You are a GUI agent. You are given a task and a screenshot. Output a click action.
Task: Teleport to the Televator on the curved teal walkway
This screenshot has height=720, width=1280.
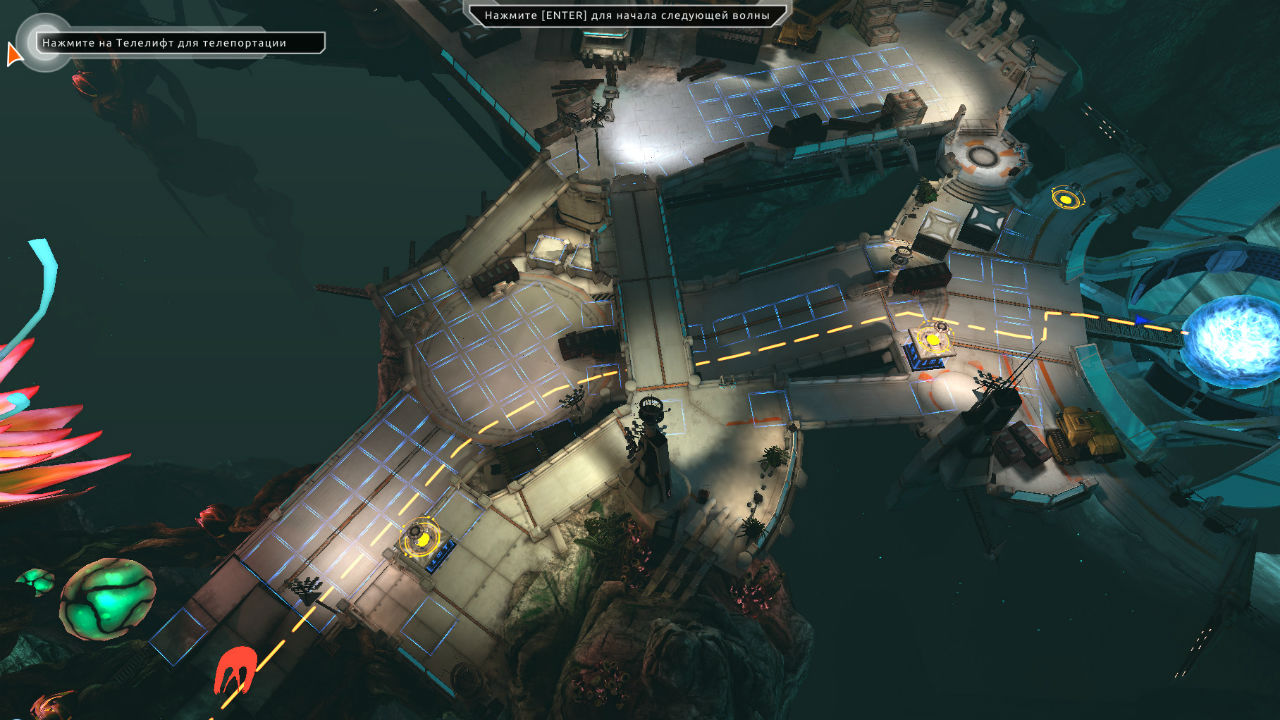pyautogui.click(x=1067, y=198)
